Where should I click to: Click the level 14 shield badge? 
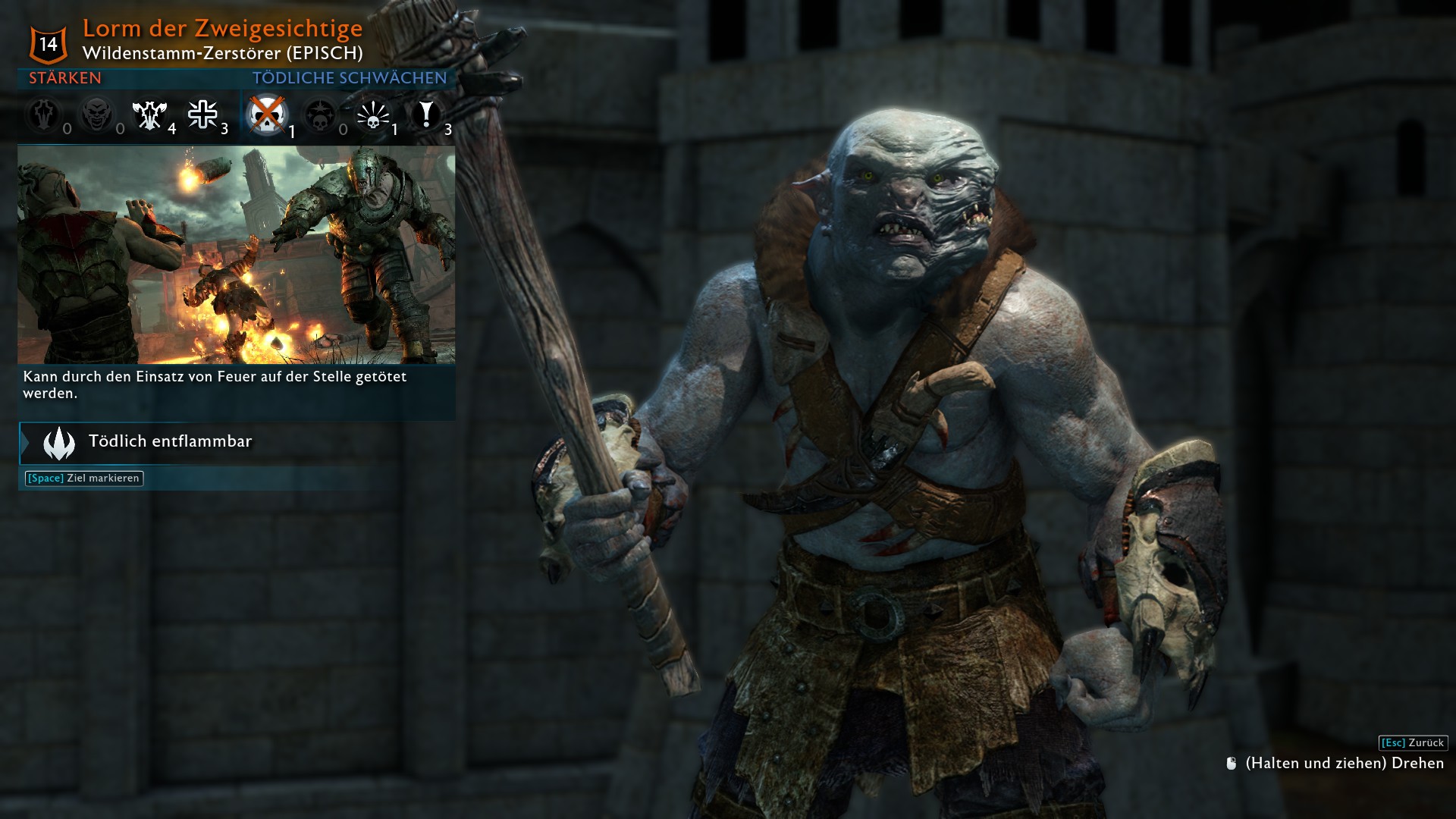tap(49, 44)
